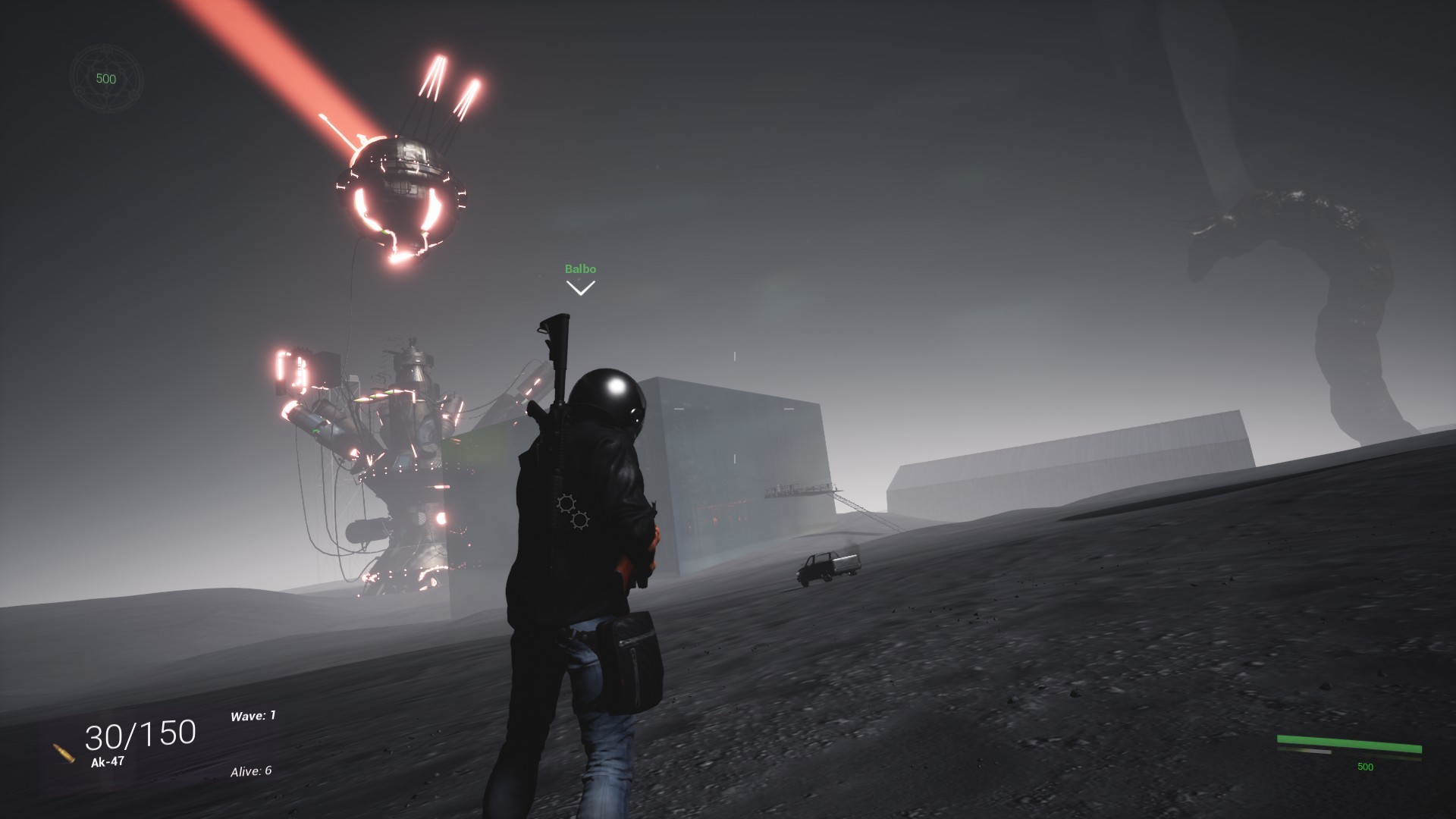
Task: Expand the chevron below Balbo's name
Action: point(580,287)
